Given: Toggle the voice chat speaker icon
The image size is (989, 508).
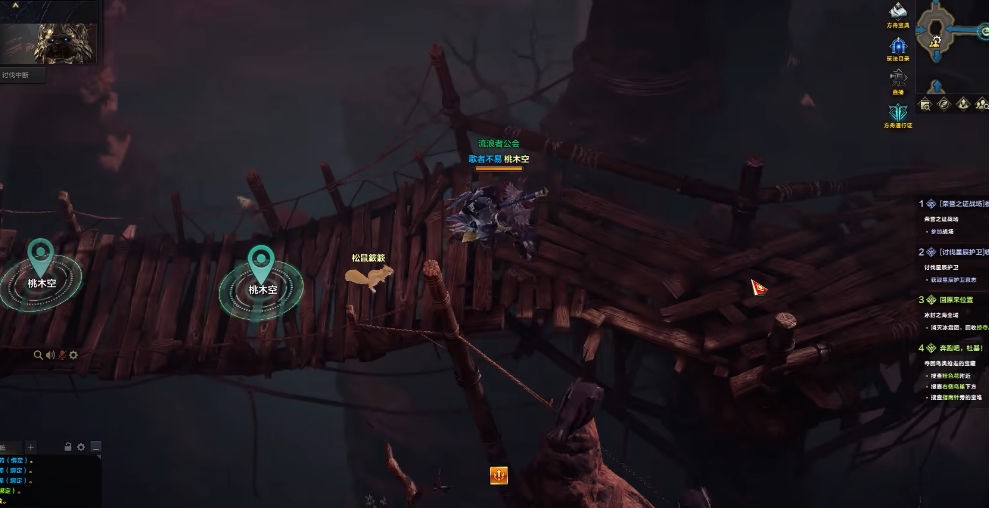Looking at the screenshot, I should (50, 355).
